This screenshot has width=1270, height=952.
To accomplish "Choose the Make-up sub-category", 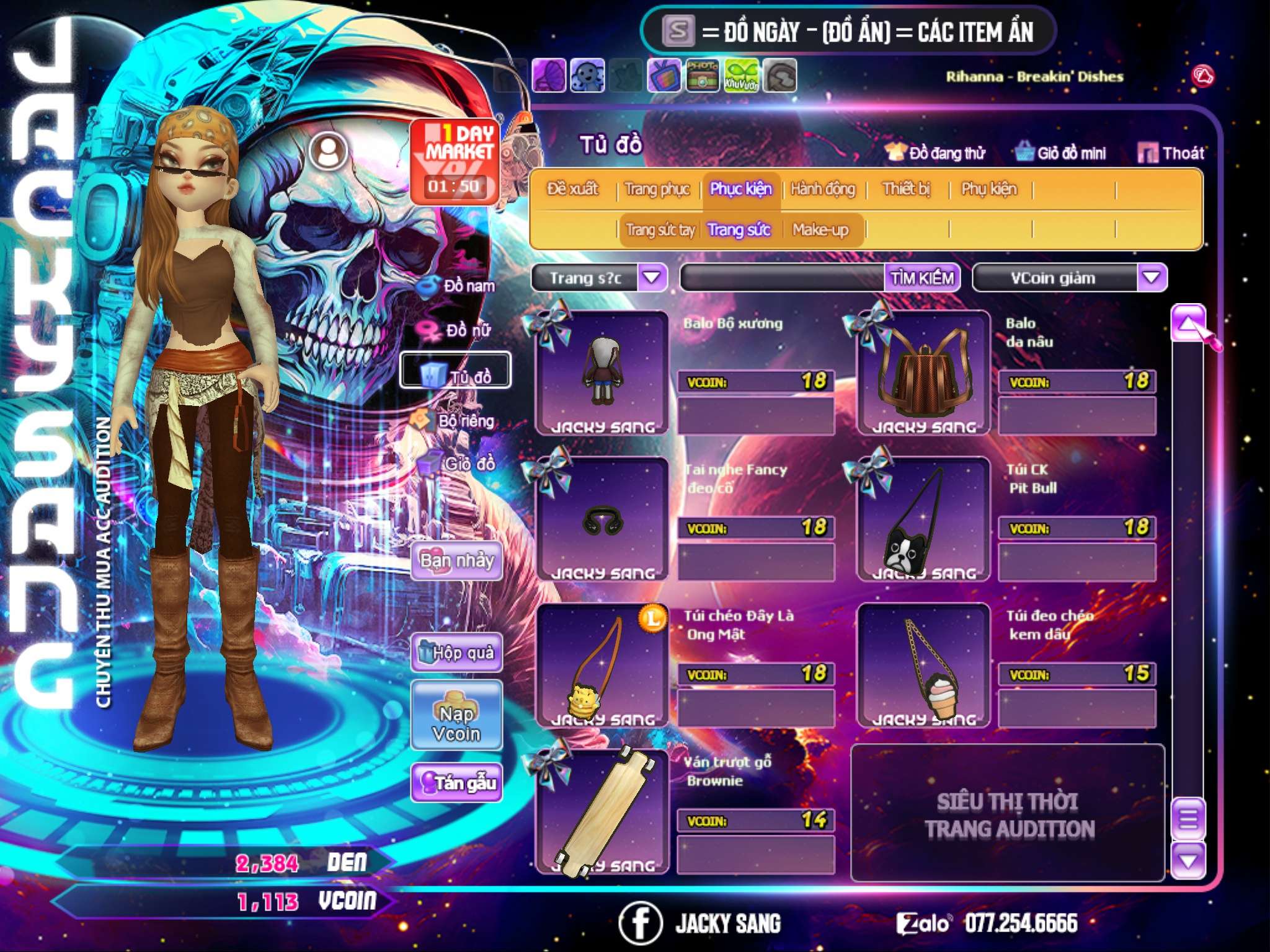I will 820,231.
